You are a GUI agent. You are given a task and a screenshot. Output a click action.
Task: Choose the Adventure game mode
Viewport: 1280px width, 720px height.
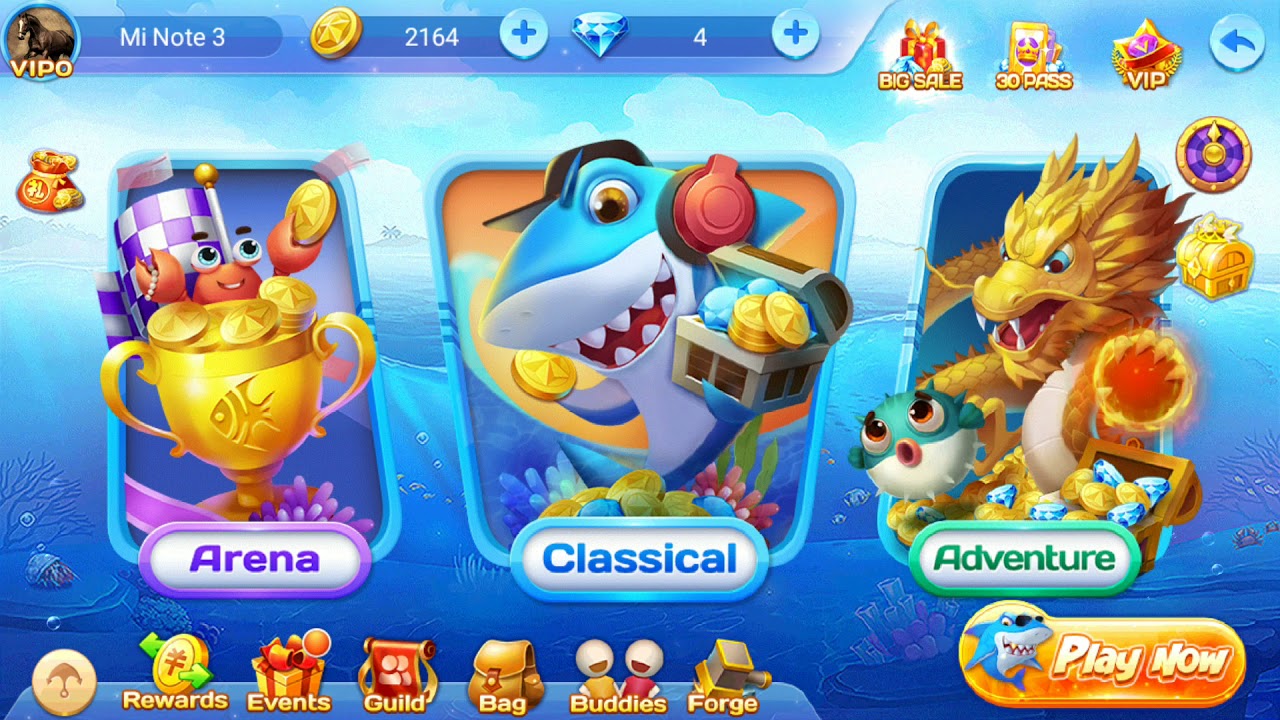point(1024,557)
